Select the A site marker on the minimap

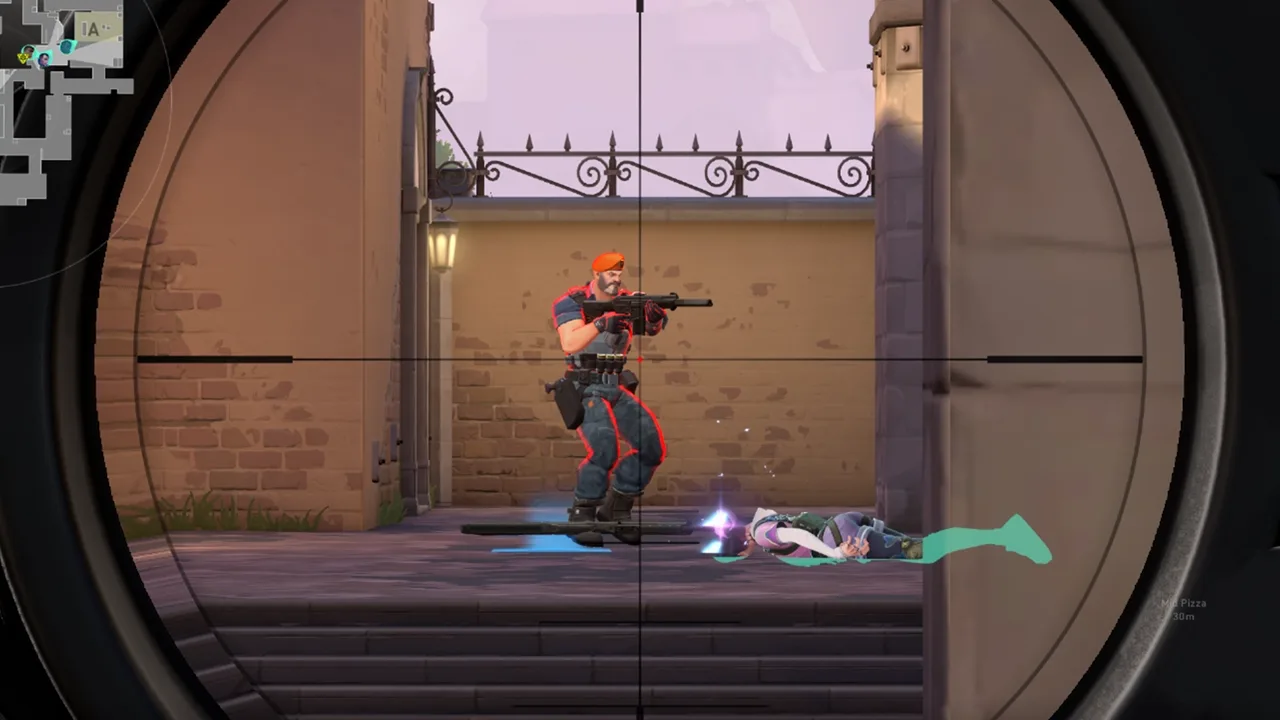click(93, 28)
